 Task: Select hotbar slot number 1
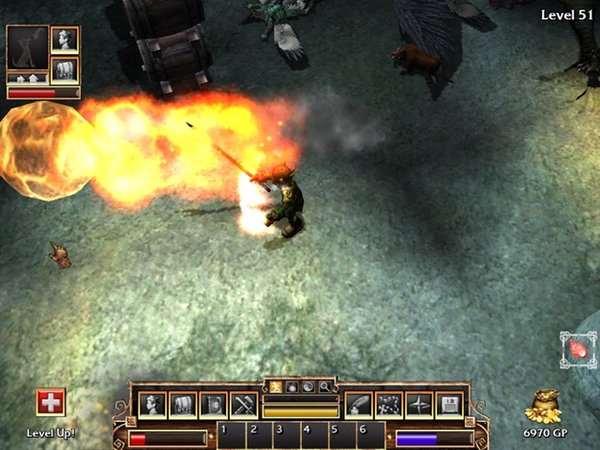230,435
